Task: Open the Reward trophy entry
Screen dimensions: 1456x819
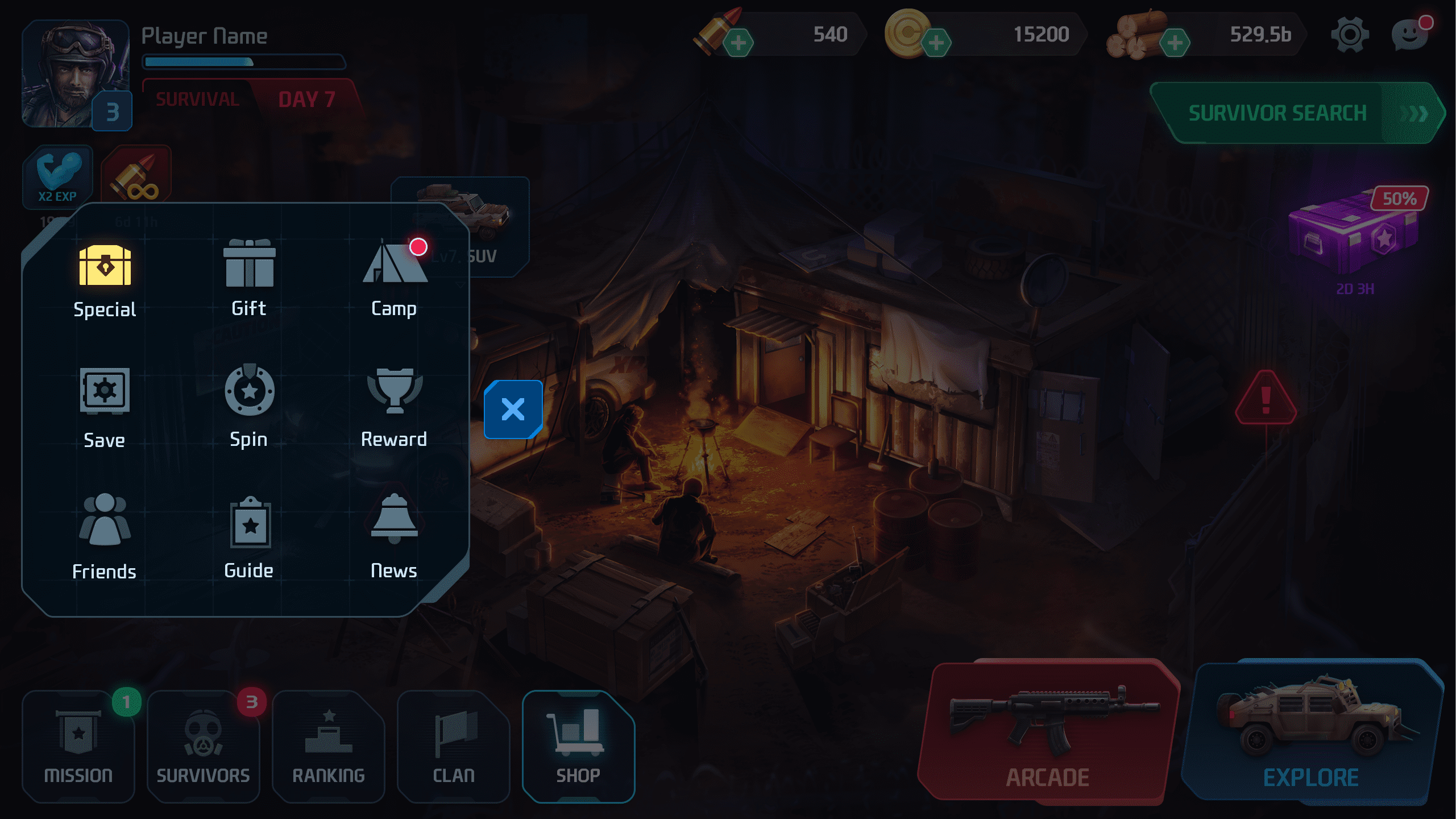Action: tap(395, 406)
